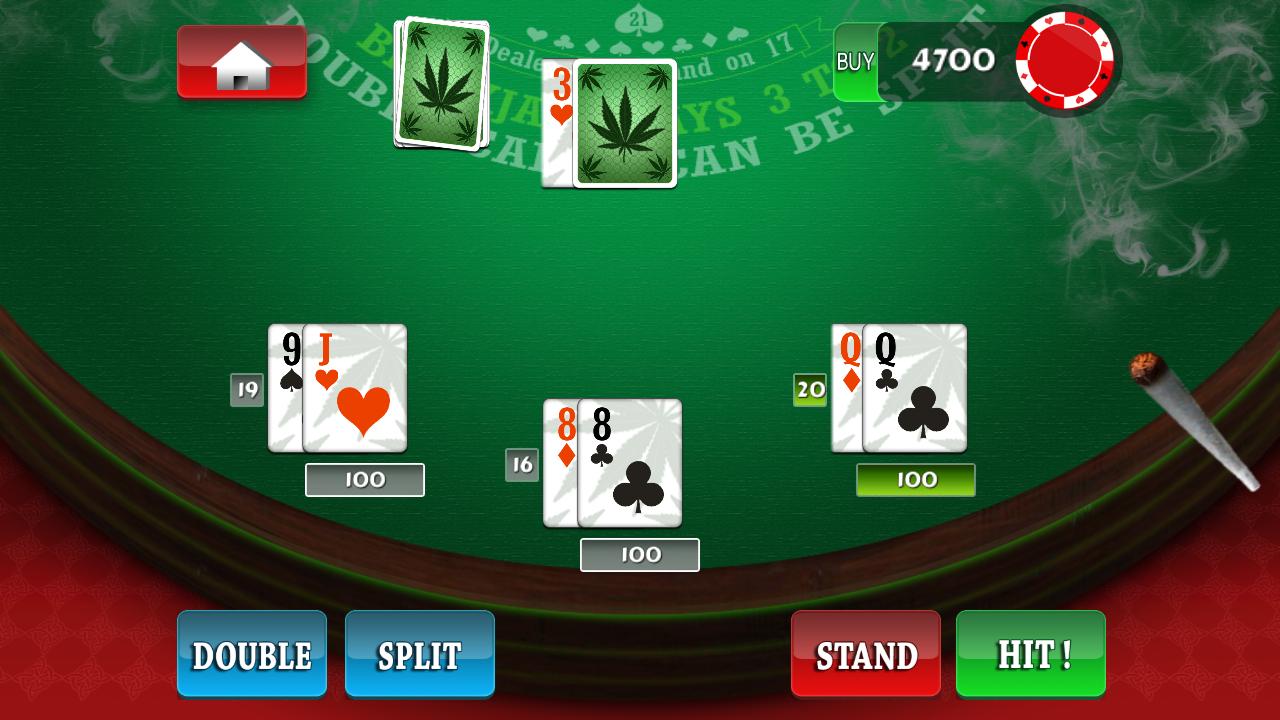The width and height of the screenshot is (1280, 720).
Task: Select the active hand's green 100 bet
Action: [x=915, y=480]
